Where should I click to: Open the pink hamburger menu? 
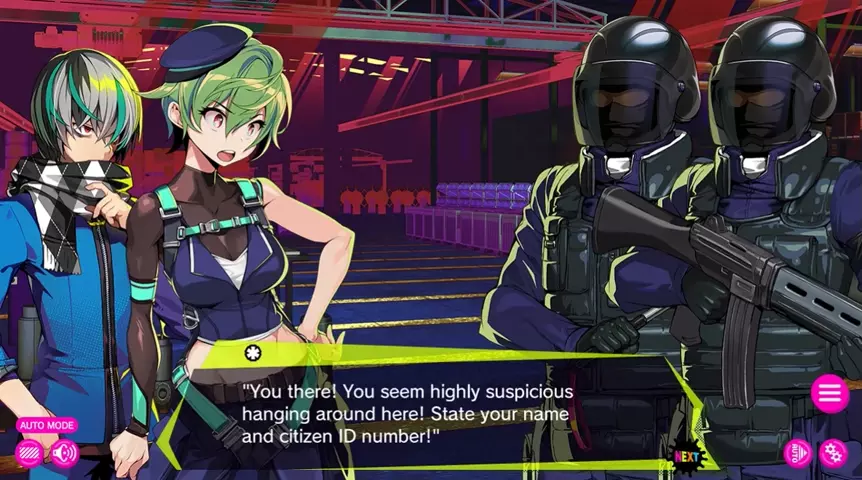830,394
